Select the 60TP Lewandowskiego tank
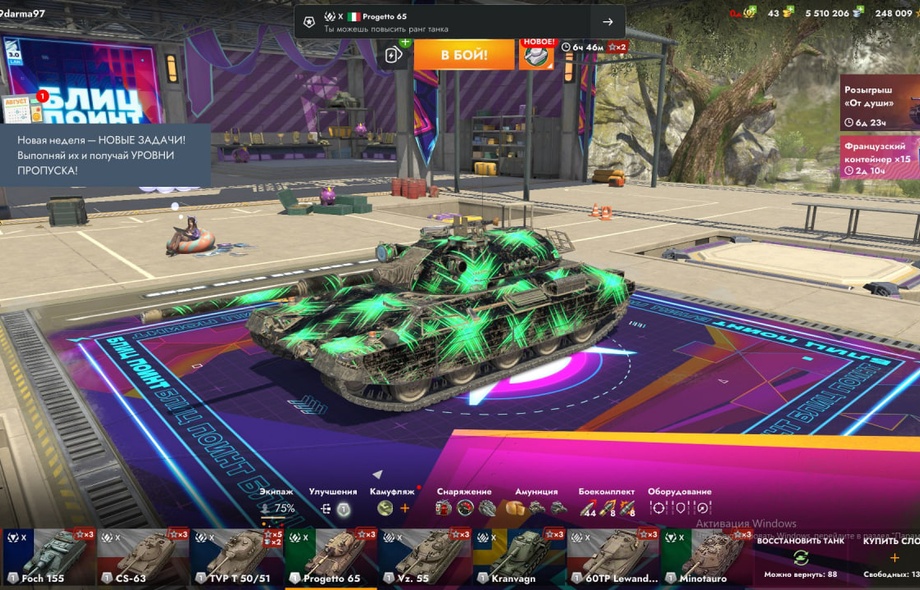The height and width of the screenshot is (590, 920). tap(612, 557)
